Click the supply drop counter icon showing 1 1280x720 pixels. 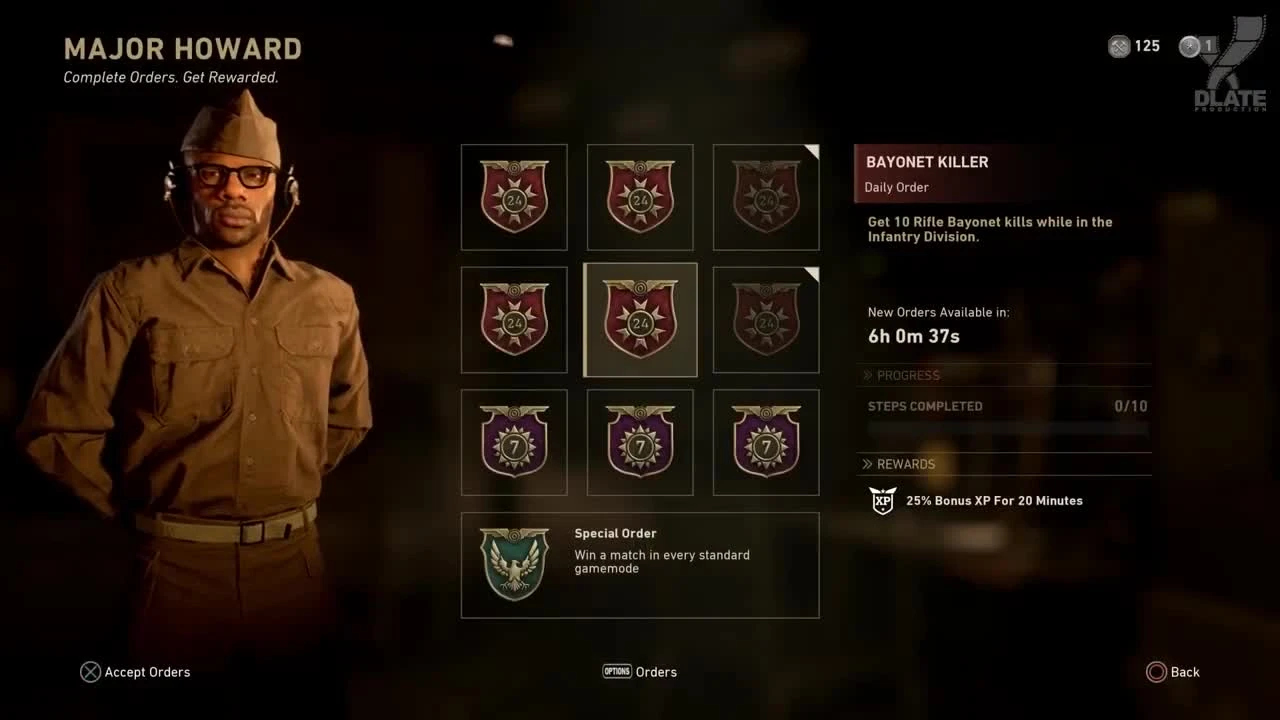click(1189, 46)
